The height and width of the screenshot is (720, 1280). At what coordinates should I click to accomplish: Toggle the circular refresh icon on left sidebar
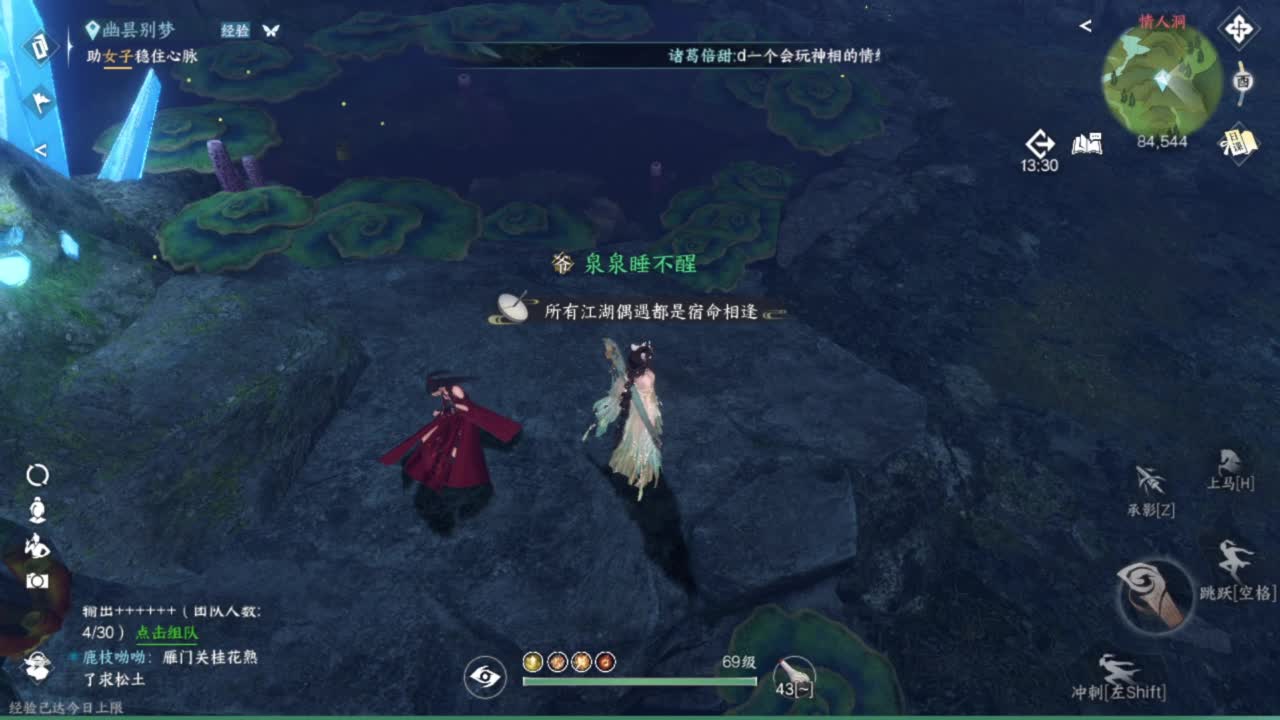(x=38, y=474)
